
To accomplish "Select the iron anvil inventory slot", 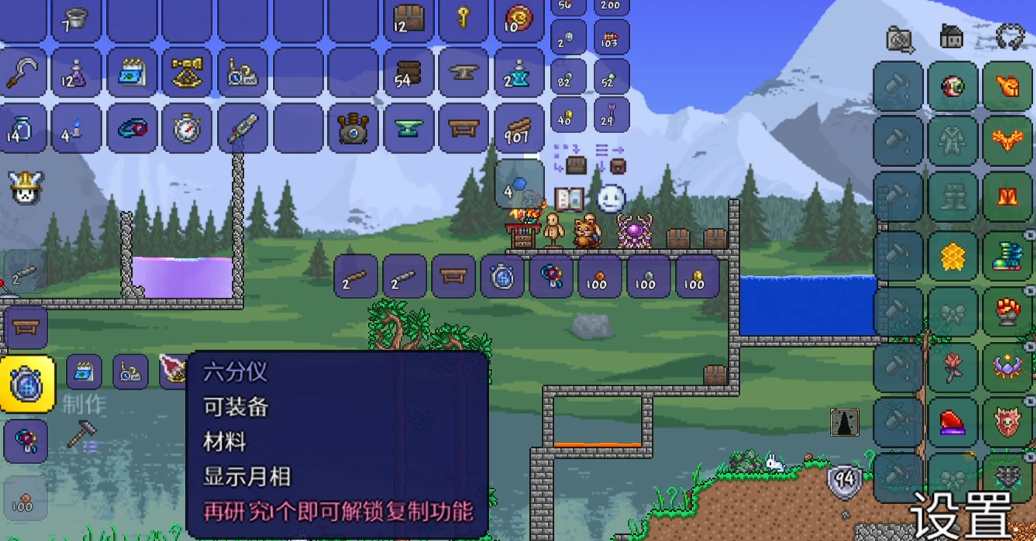I will pyautogui.click(x=463, y=73).
